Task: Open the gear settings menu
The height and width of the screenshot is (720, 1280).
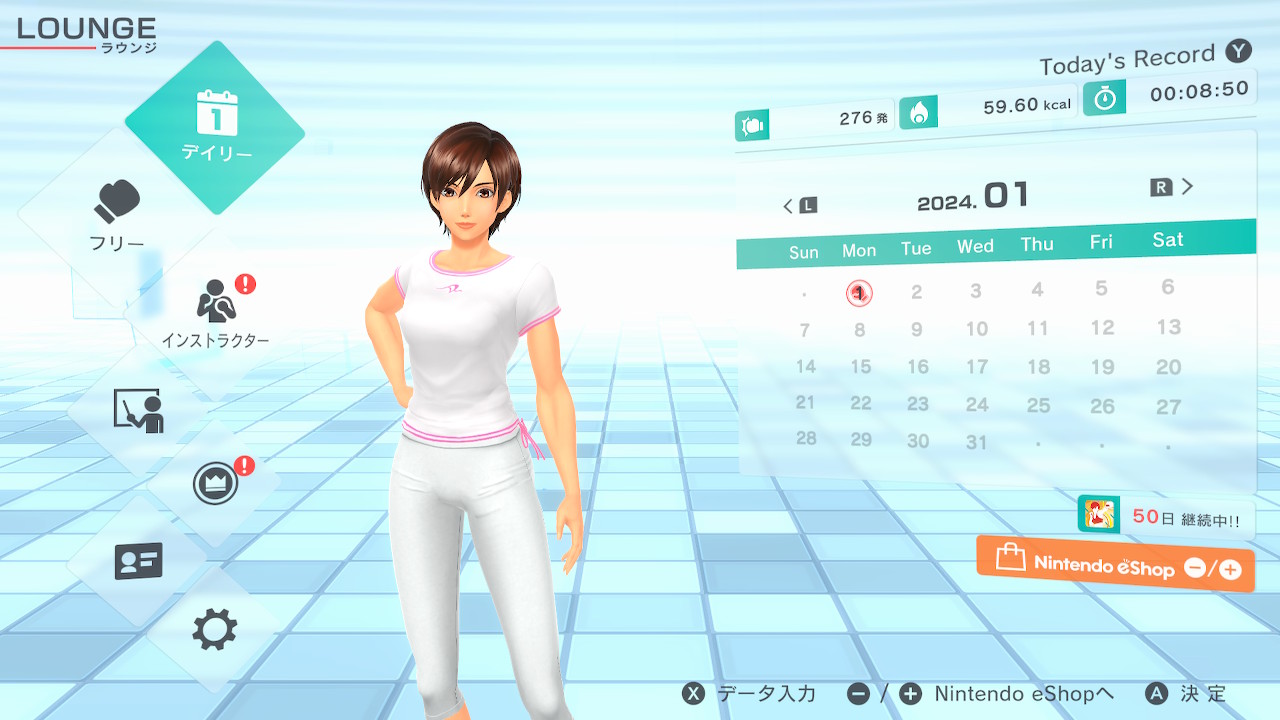Action: (x=215, y=630)
